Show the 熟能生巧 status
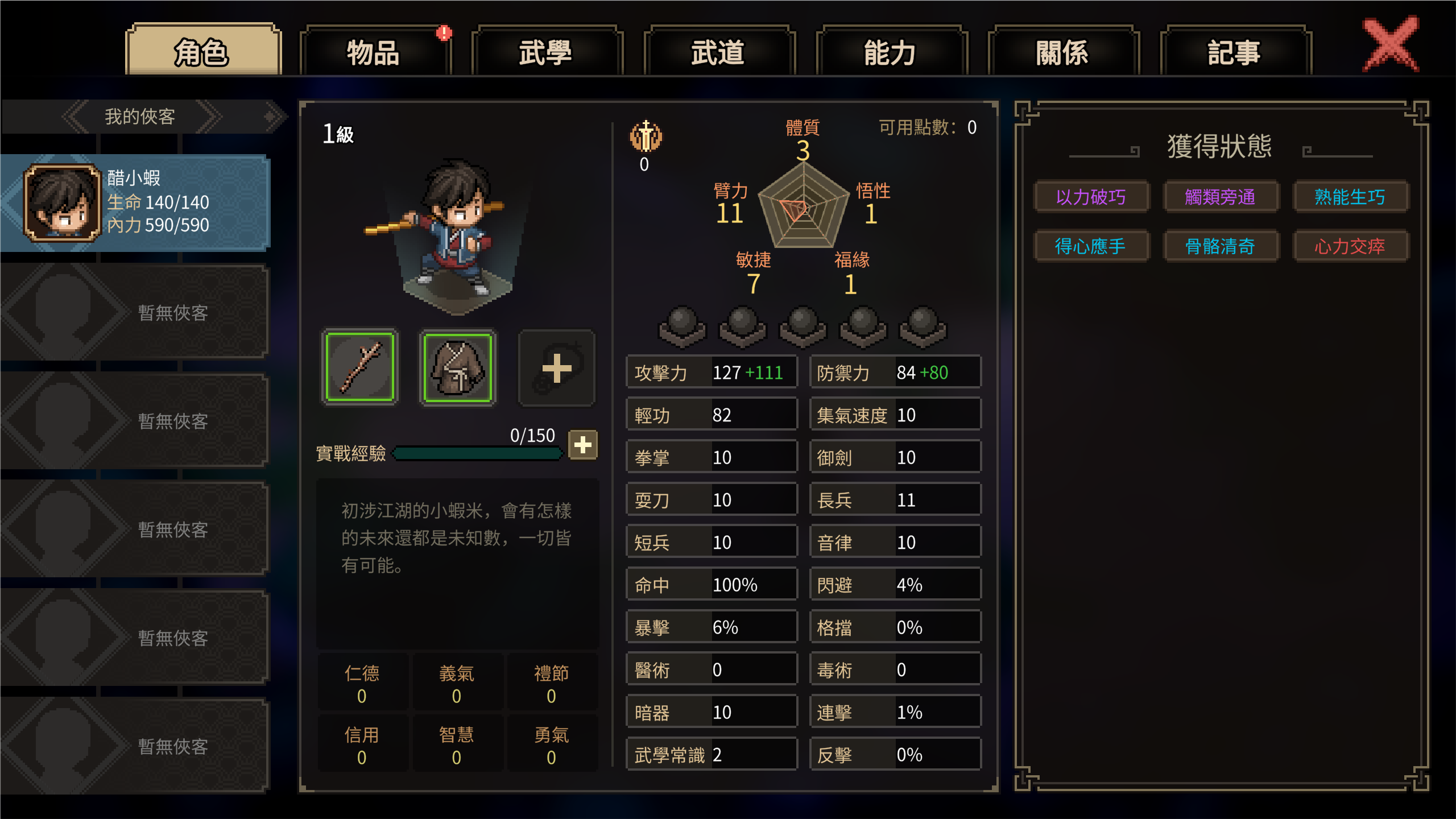This screenshot has width=1456, height=819. click(x=1350, y=197)
